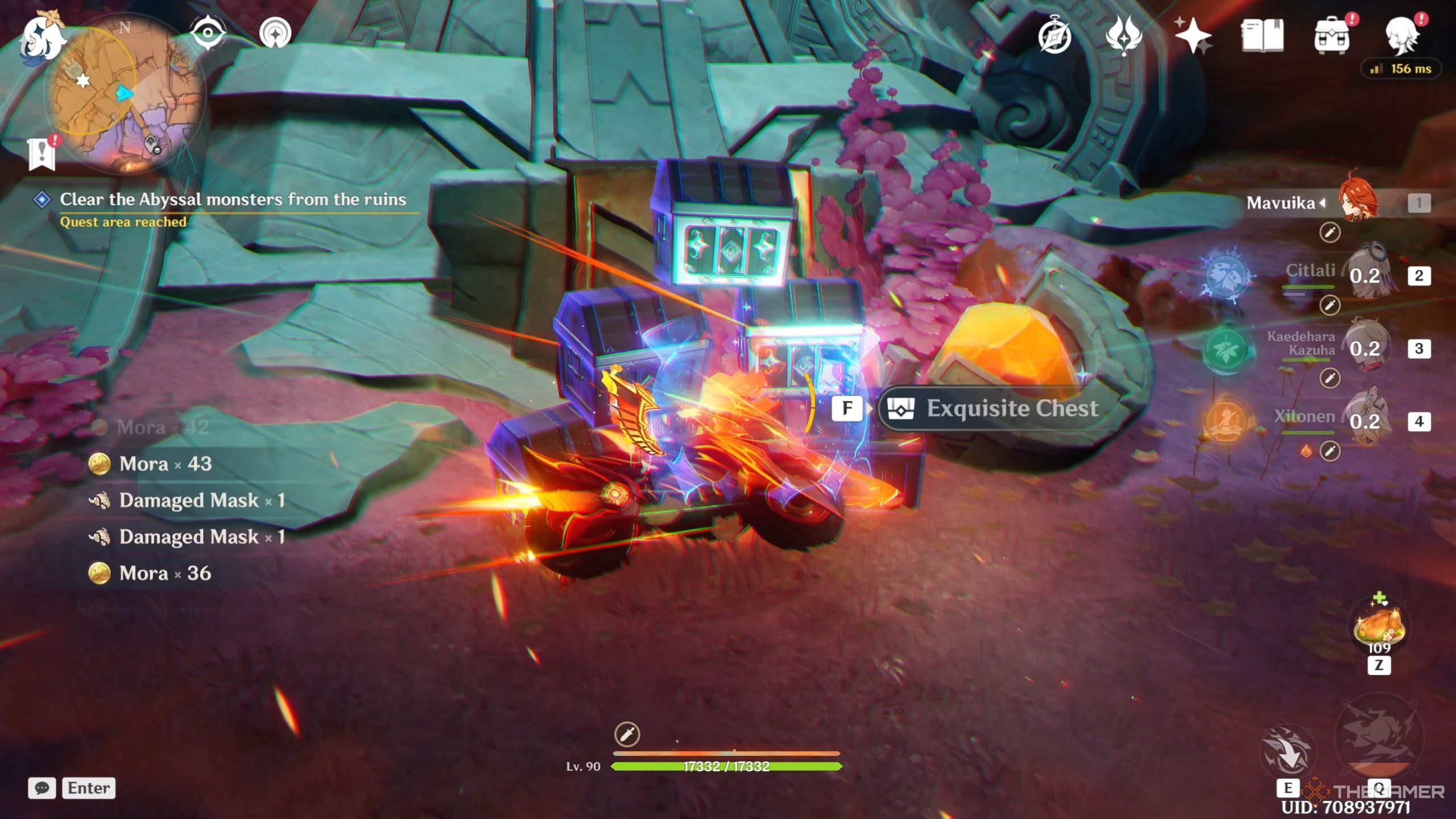
Task: Activate Mavuika's Elemental Burst
Action: [1378, 739]
